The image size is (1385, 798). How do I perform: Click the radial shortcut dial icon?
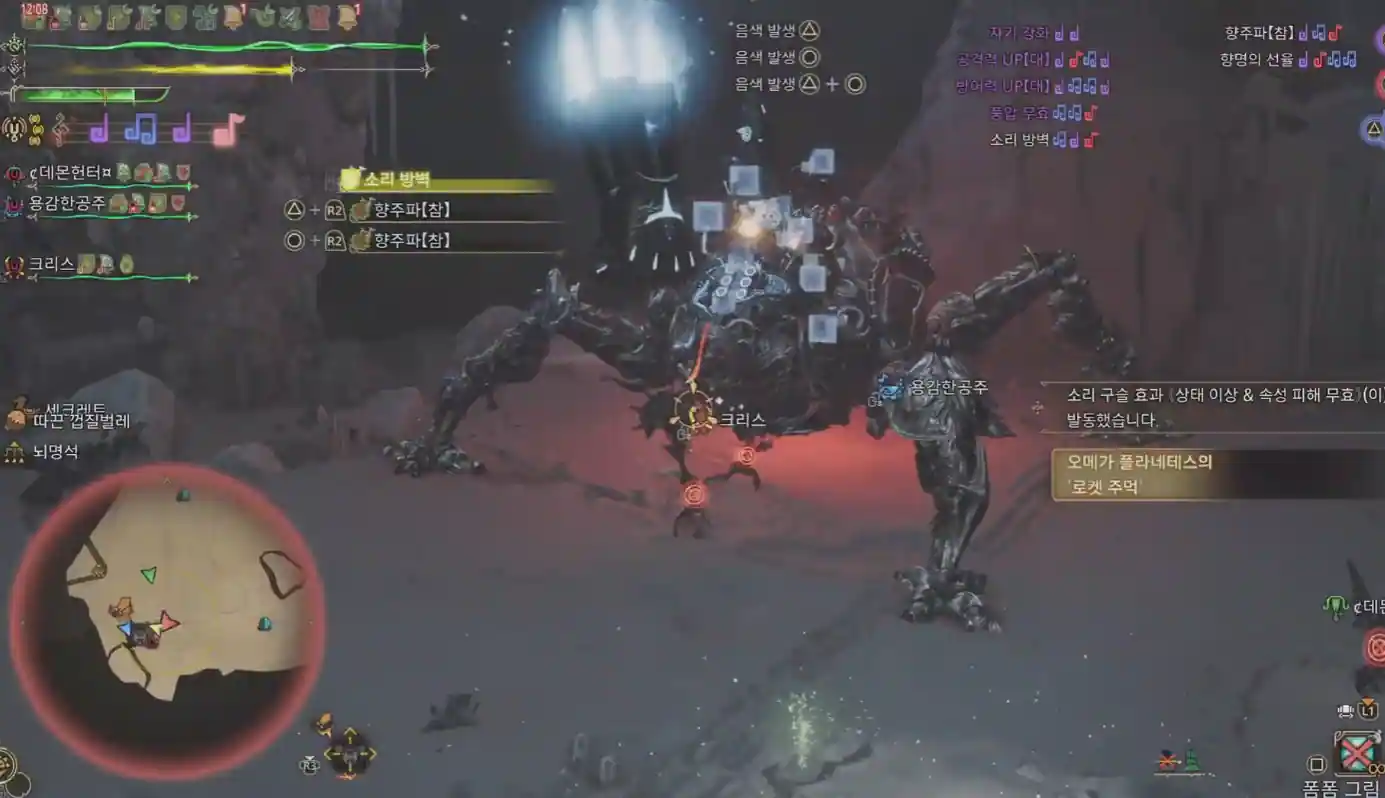tap(350, 751)
